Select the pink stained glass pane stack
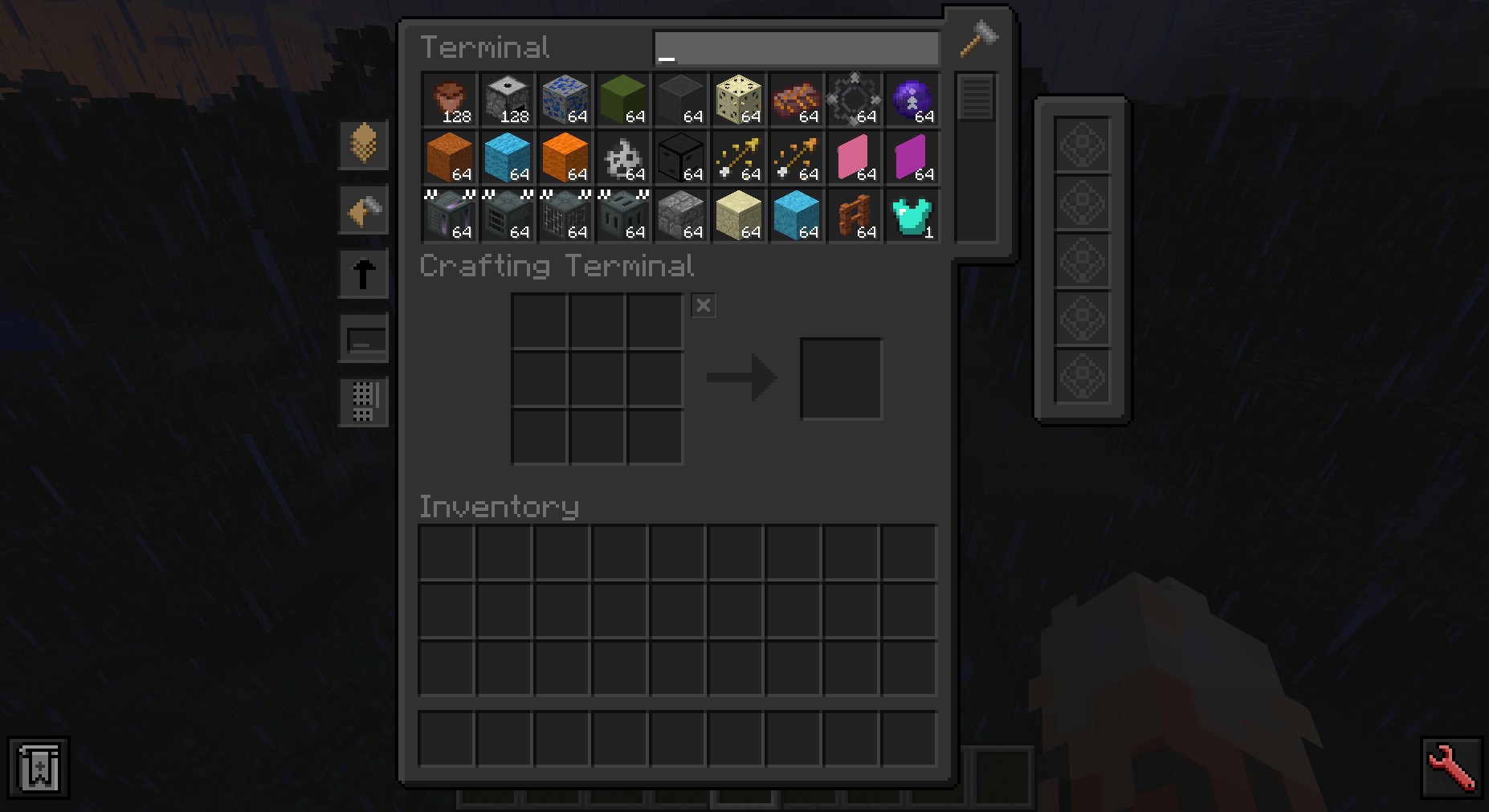The image size is (1489, 812). point(855,157)
